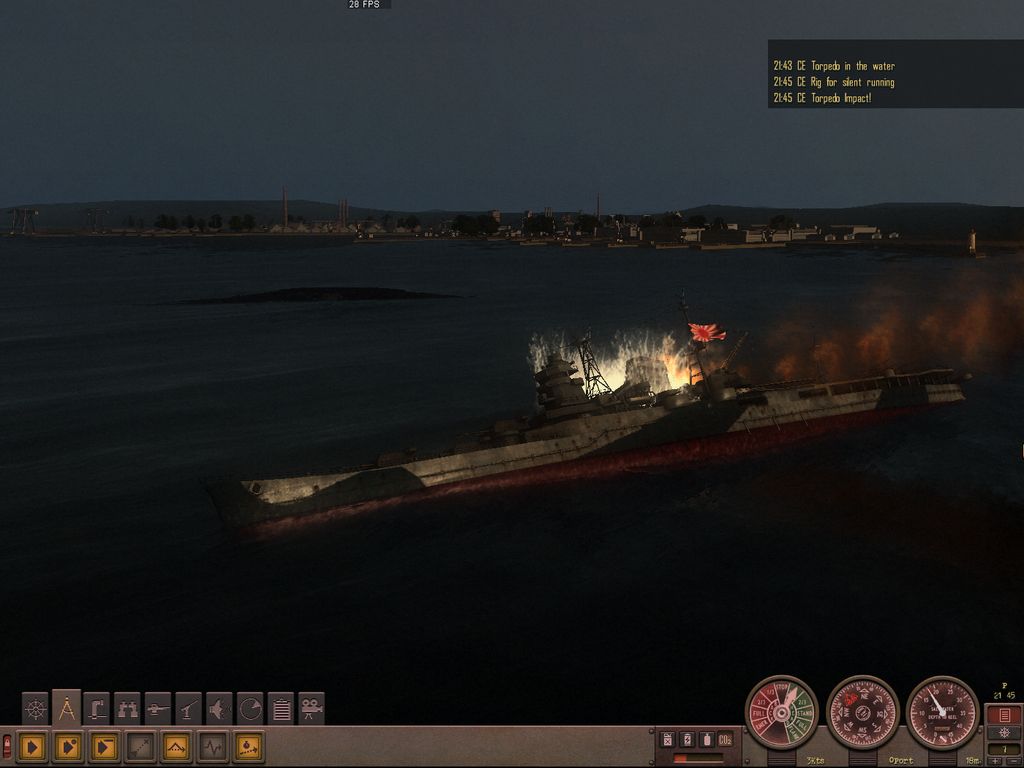Screen dimensions: 1024x768
Task: Increase time compression with plus button
Action: (x=996, y=761)
